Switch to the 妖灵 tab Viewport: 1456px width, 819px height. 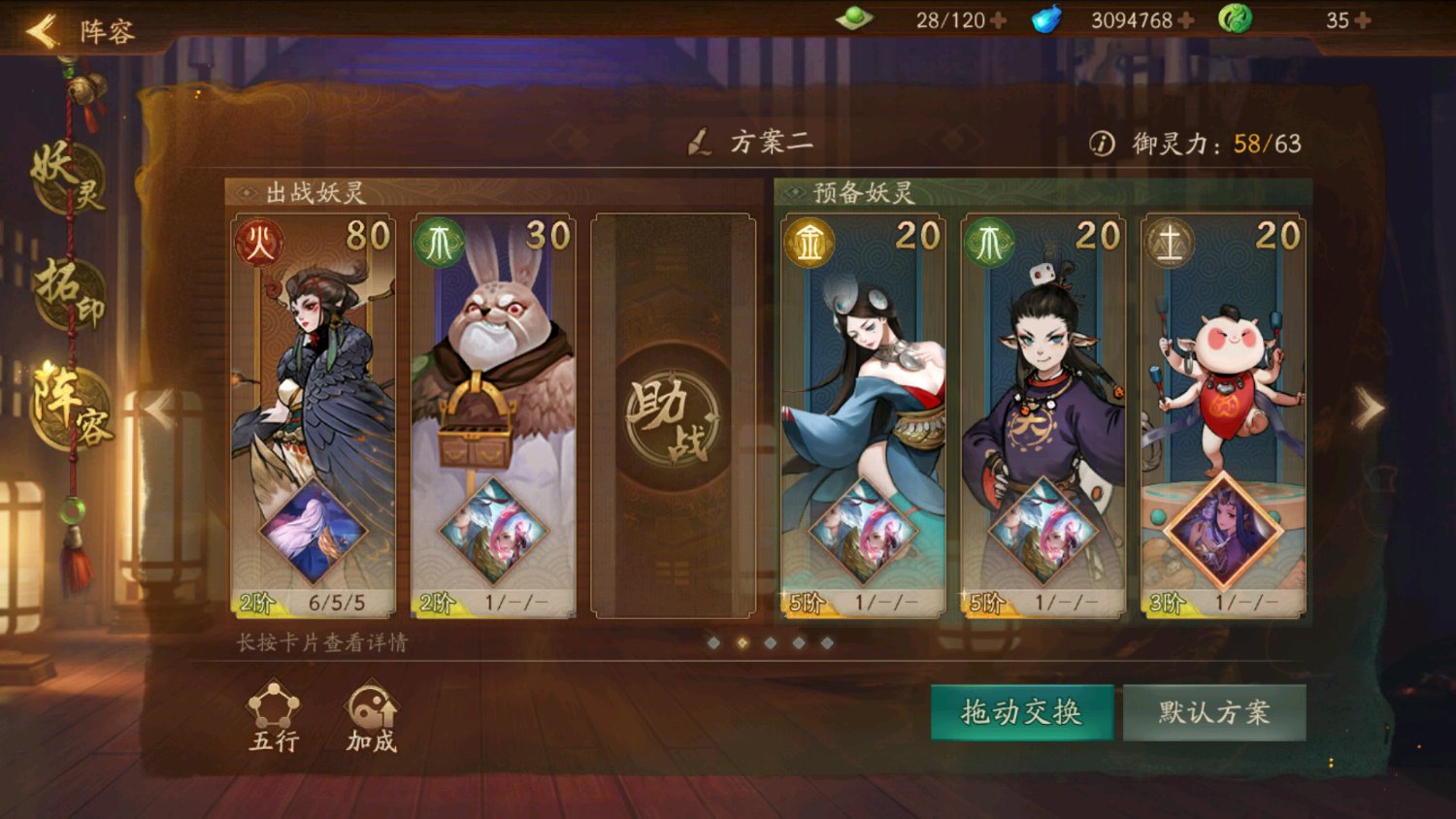click(x=68, y=177)
